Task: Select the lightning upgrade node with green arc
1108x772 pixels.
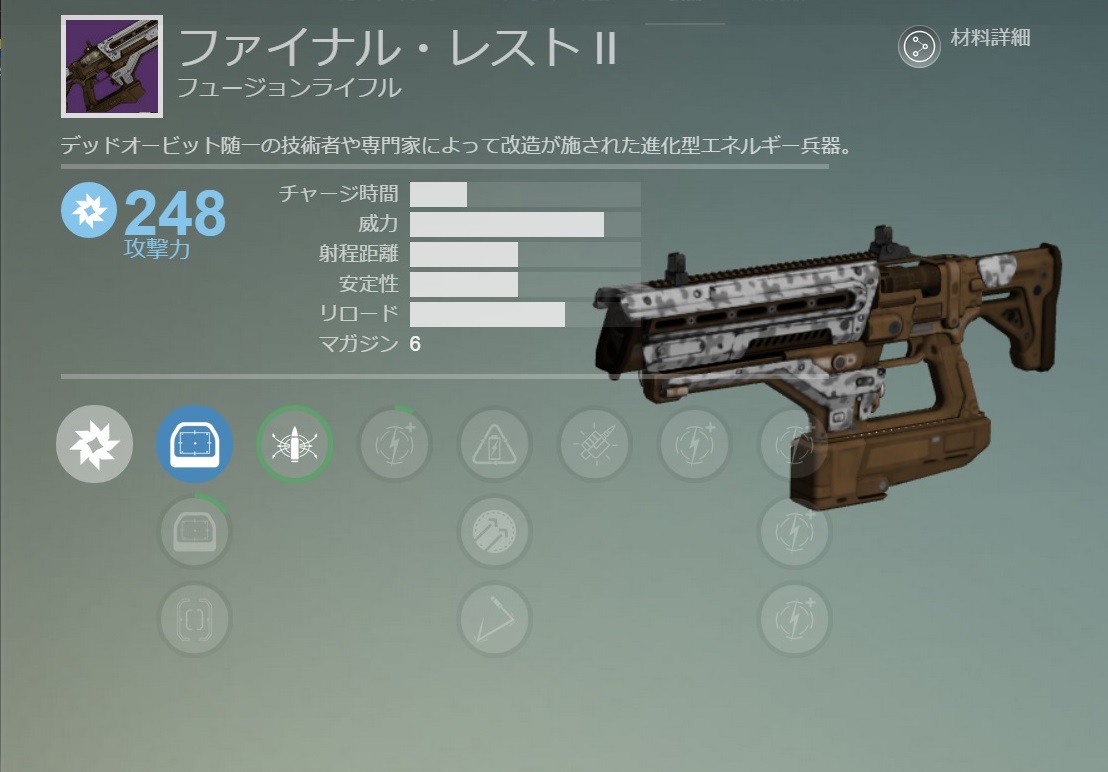Action: (395, 445)
